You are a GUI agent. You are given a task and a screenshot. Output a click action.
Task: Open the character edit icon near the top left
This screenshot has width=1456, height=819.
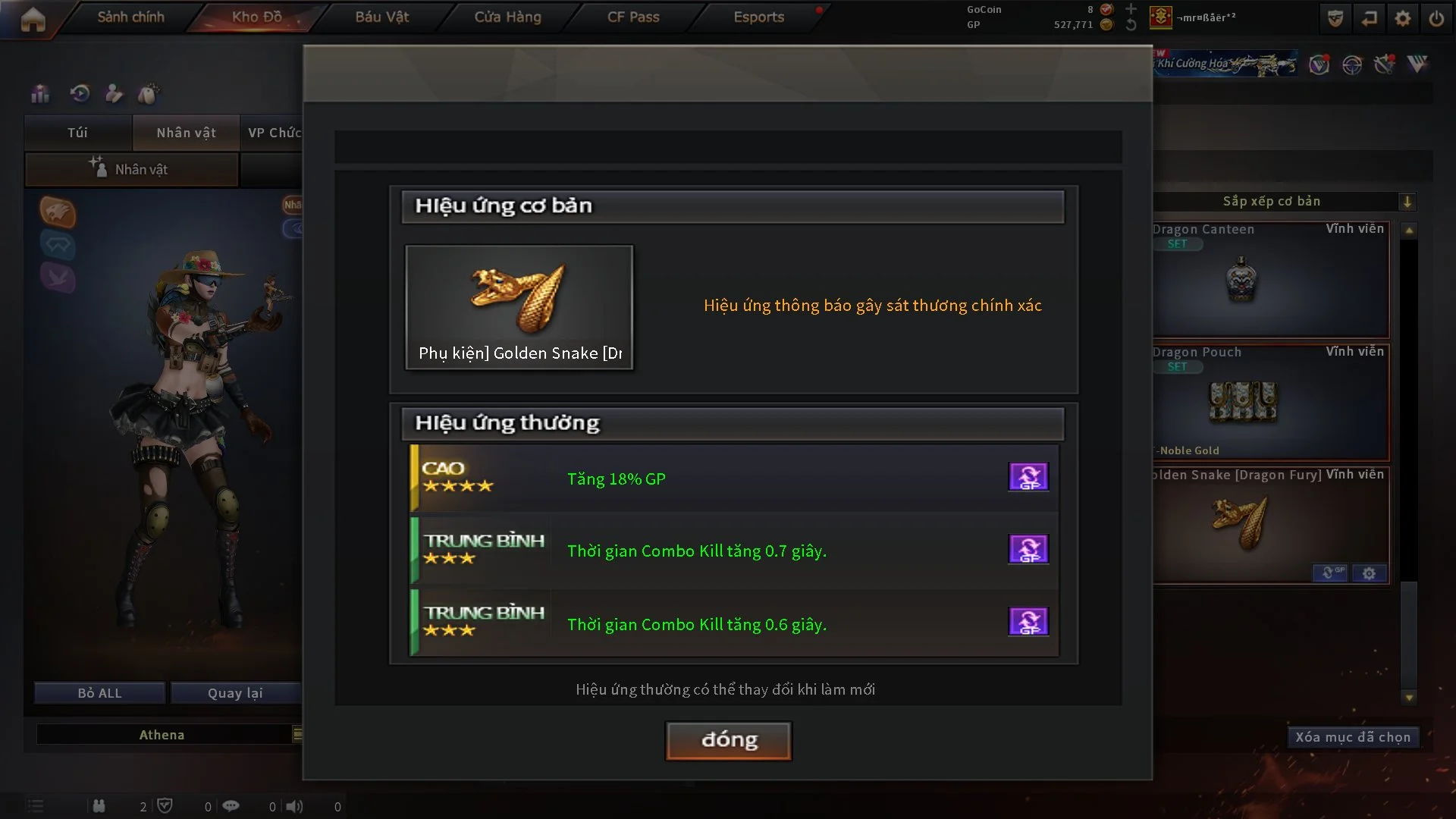115,93
